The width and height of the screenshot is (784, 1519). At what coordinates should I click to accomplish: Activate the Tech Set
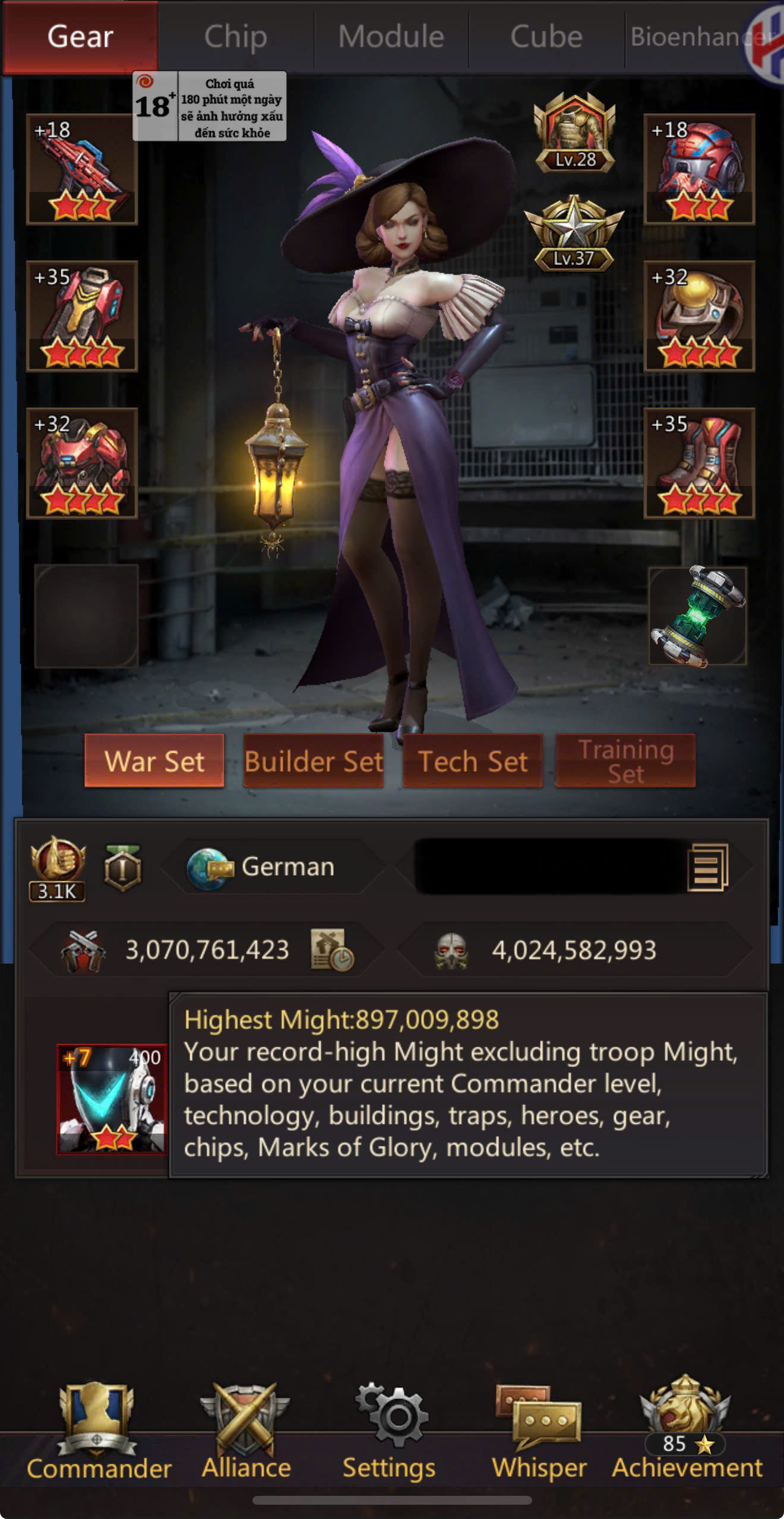473,761
